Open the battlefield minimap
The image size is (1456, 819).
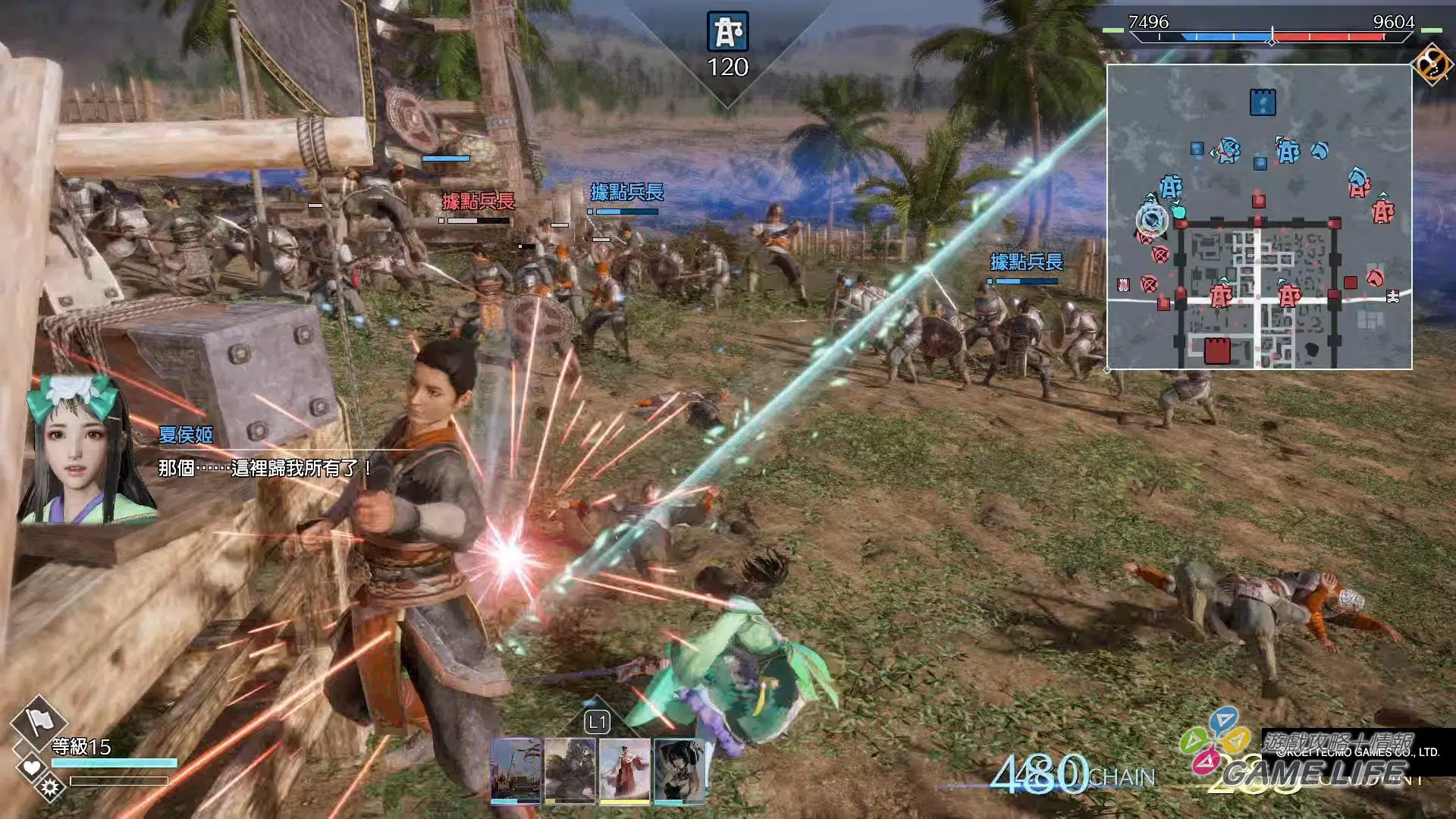1259,217
